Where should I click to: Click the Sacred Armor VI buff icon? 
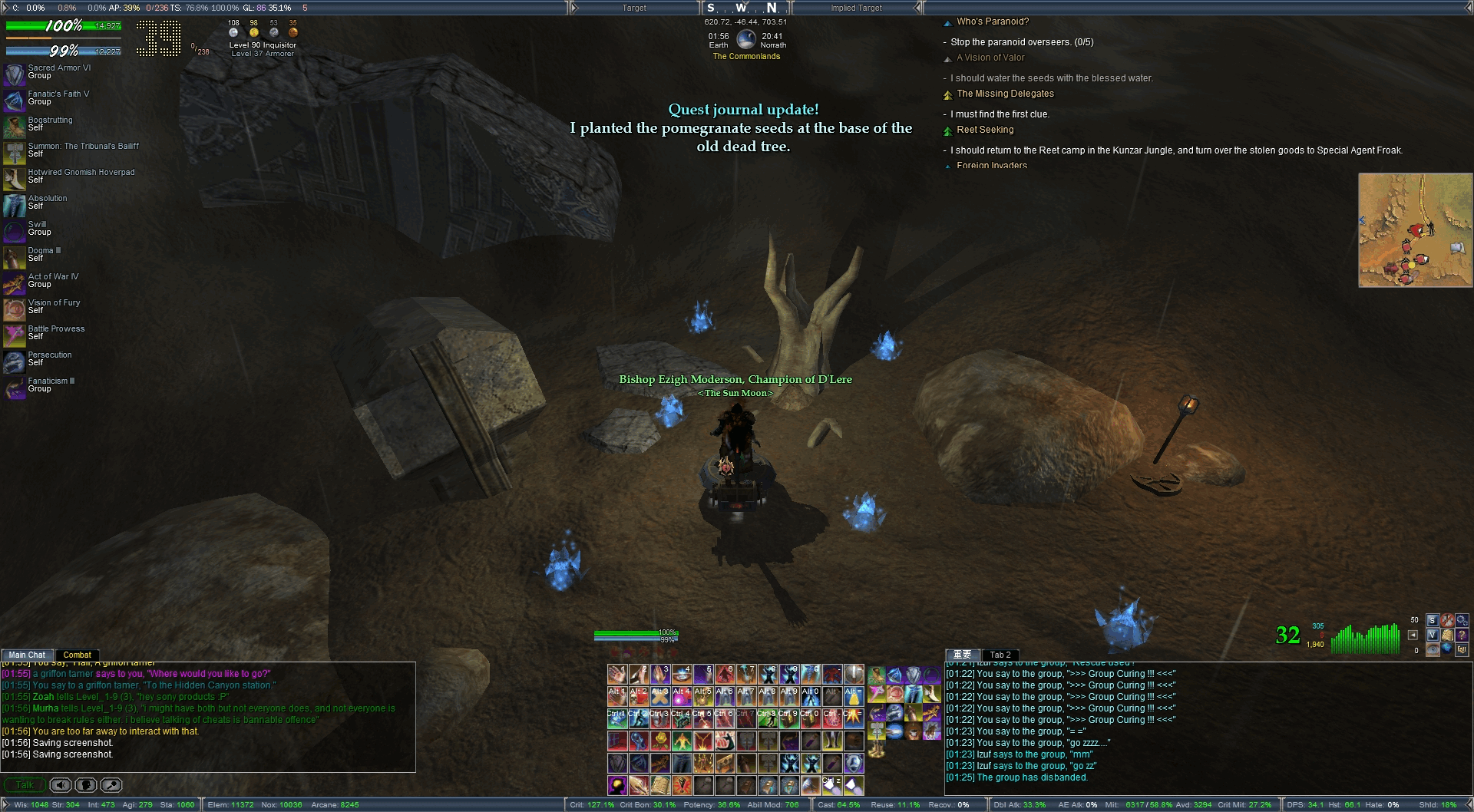15,74
